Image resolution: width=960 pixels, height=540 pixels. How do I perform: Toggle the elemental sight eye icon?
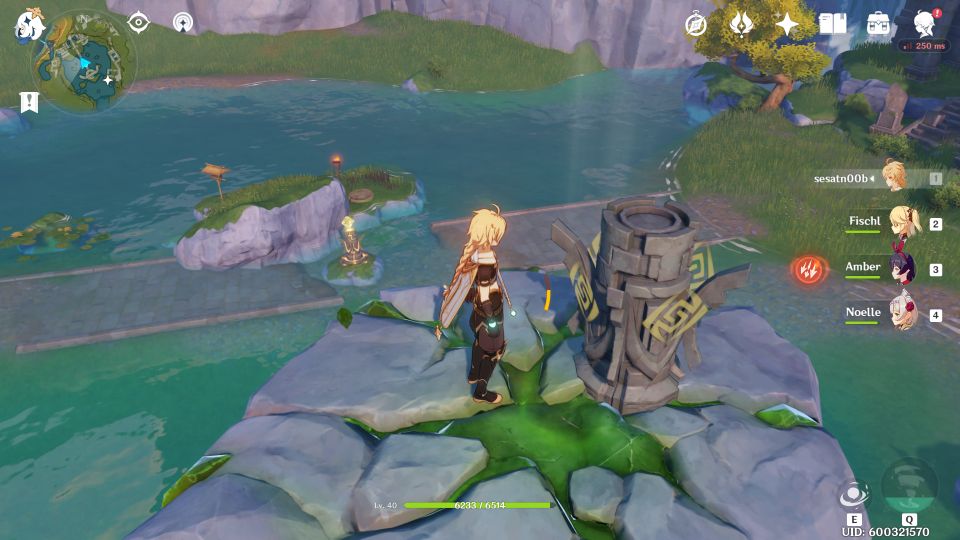[139, 22]
